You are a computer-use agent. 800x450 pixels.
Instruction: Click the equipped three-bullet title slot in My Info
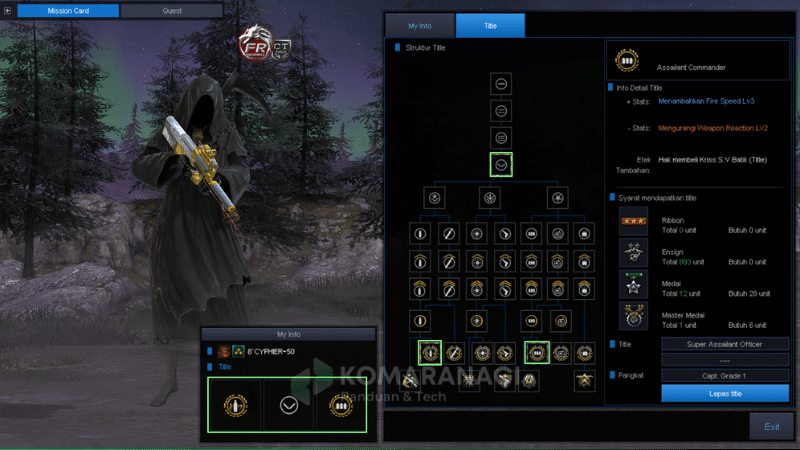pyautogui.click(x=339, y=405)
